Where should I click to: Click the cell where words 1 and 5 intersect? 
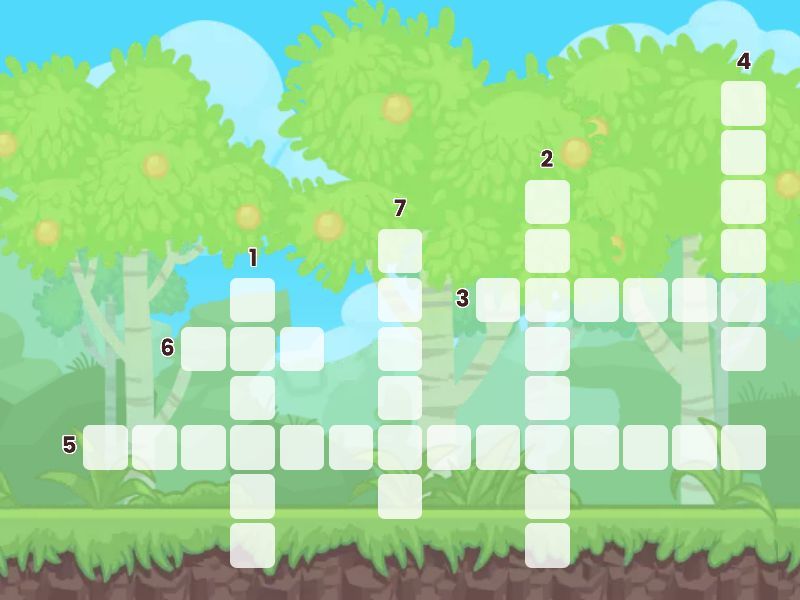point(252,447)
